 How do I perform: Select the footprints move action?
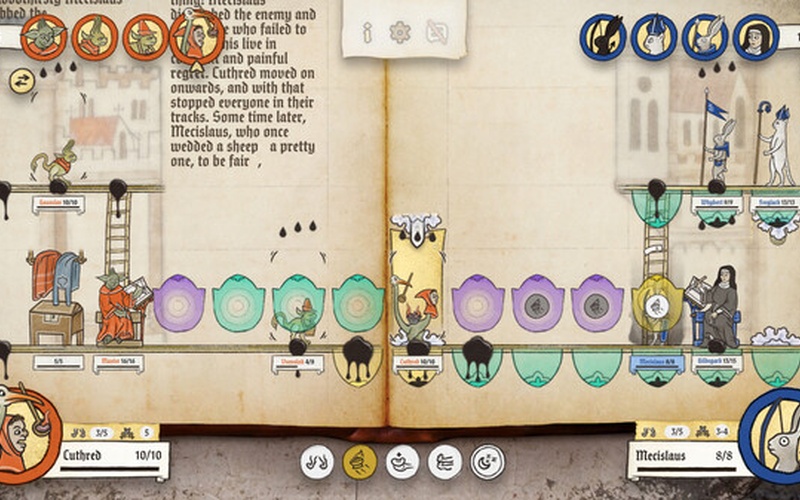point(317,461)
